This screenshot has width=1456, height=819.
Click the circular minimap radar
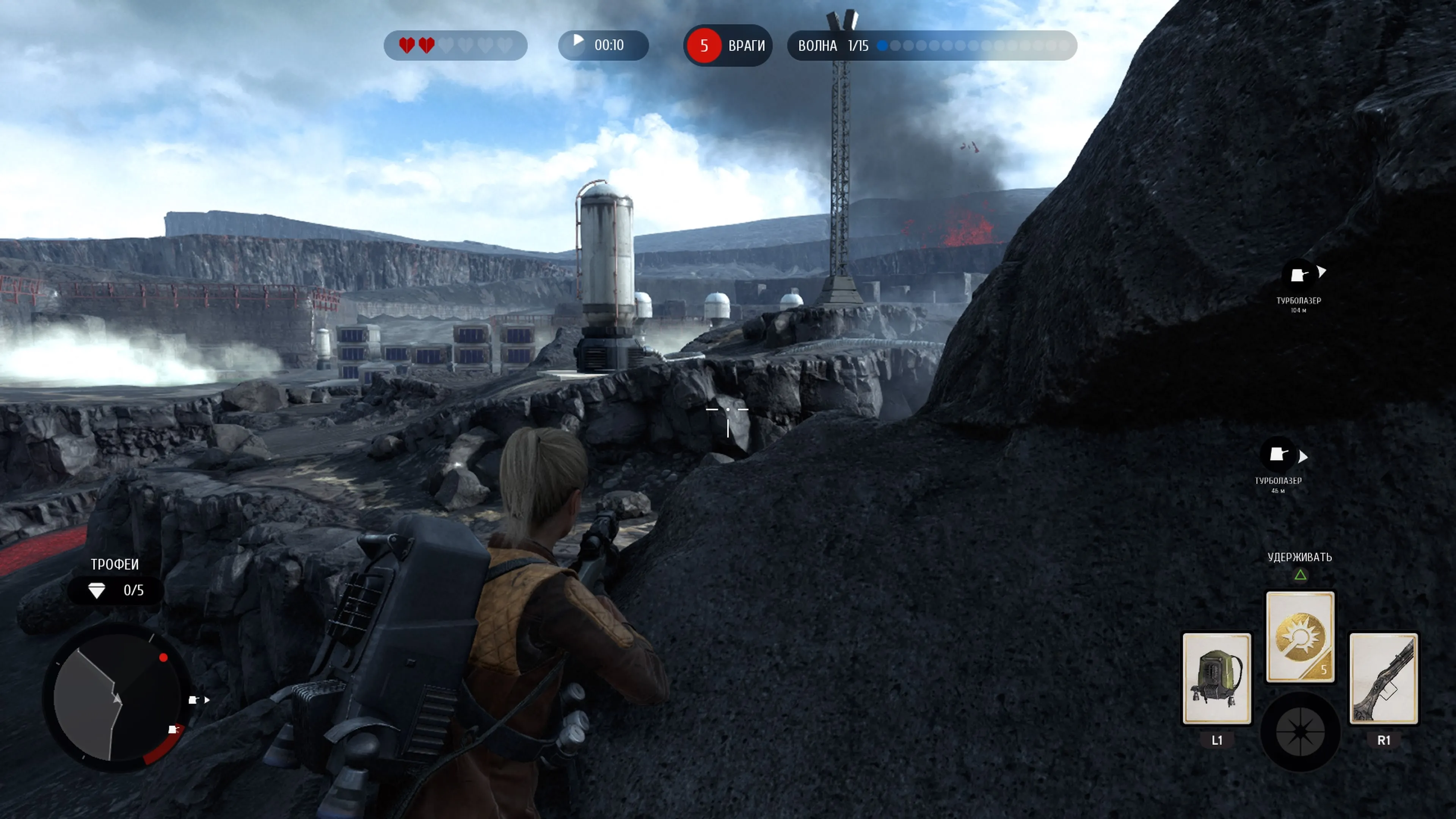pyautogui.click(x=116, y=698)
